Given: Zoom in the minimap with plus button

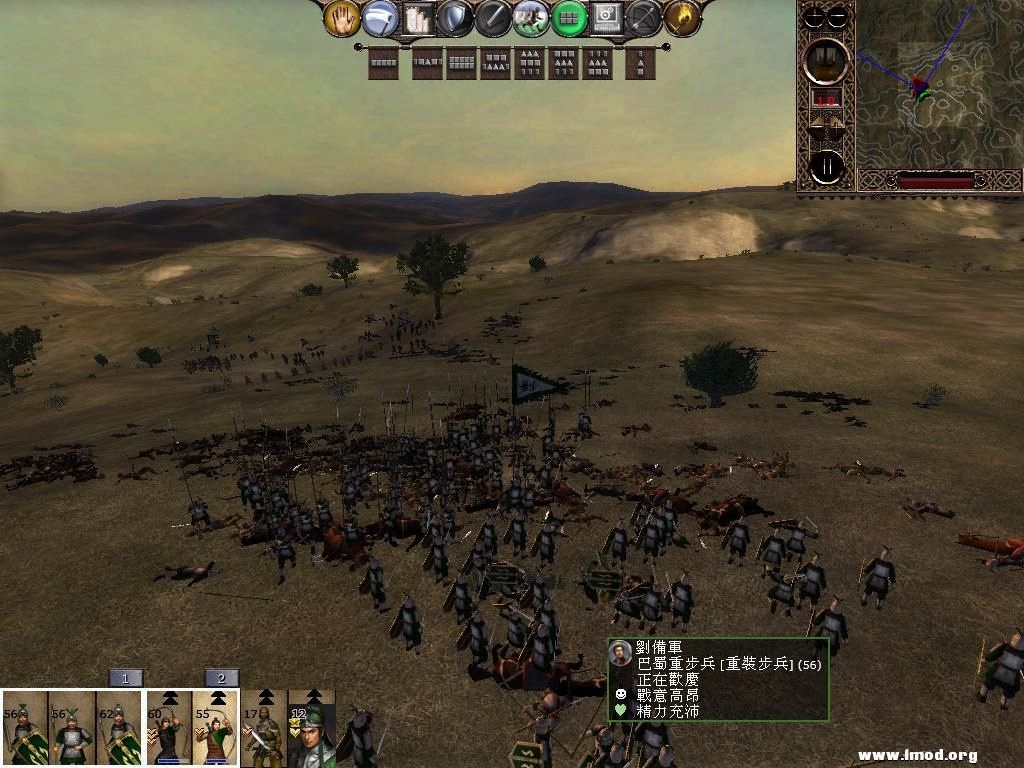Looking at the screenshot, I should pos(816,16).
